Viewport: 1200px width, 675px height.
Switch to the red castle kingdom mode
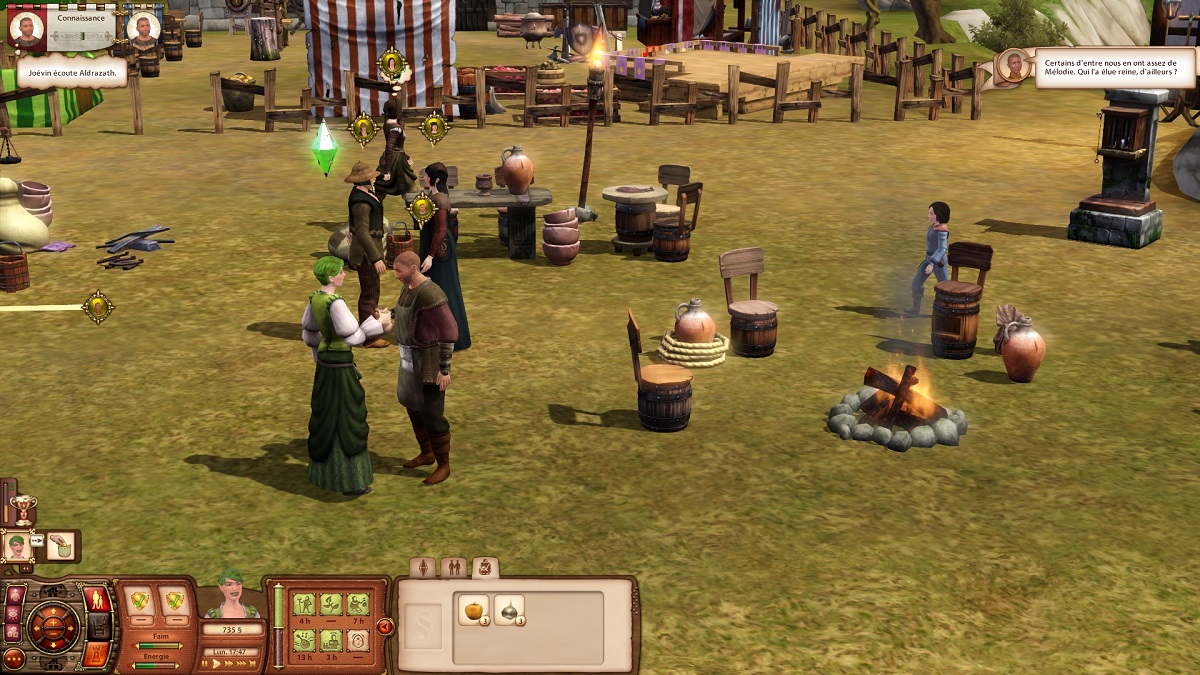tap(98, 653)
